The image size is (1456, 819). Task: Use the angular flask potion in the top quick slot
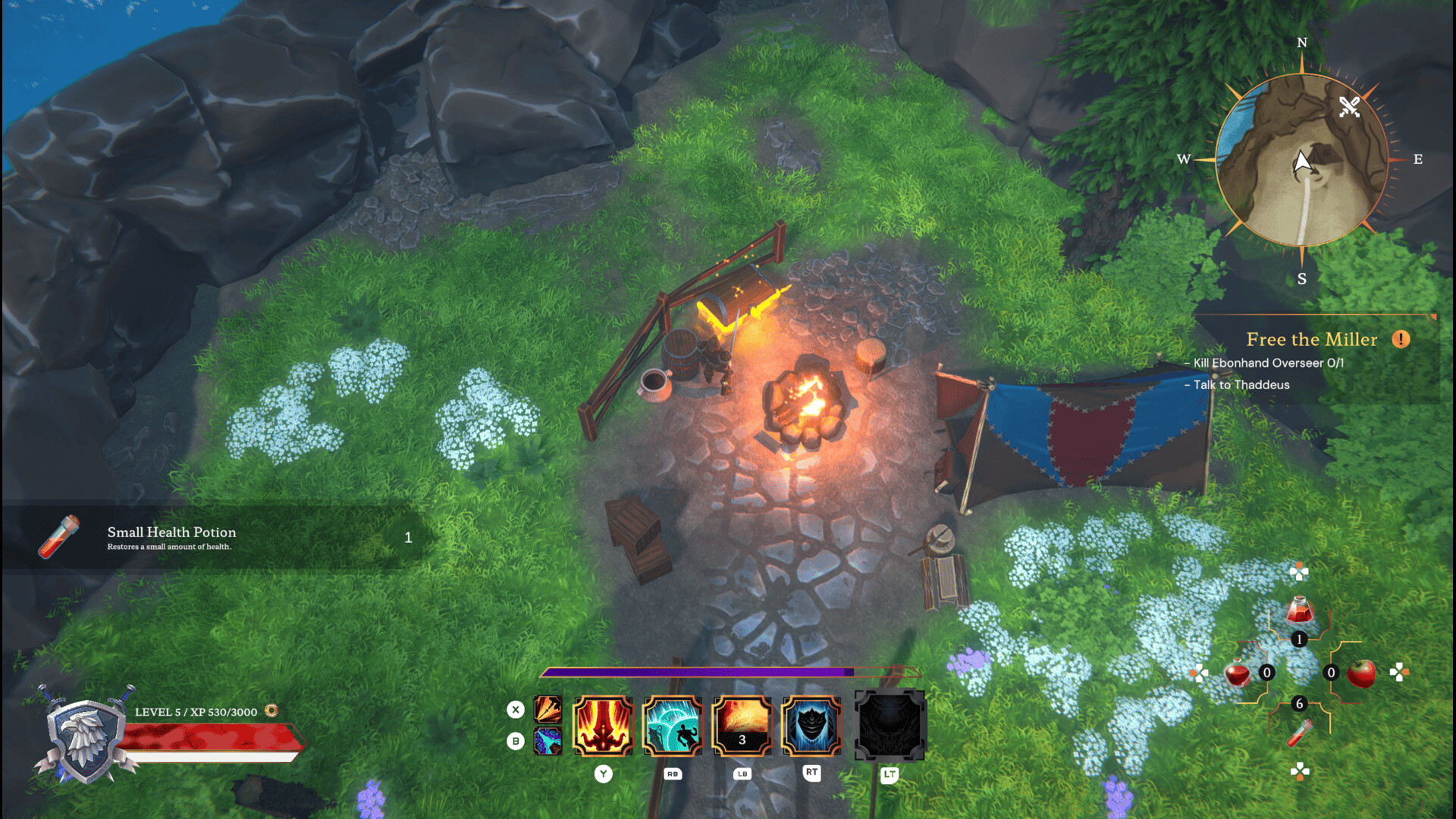(x=1299, y=610)
